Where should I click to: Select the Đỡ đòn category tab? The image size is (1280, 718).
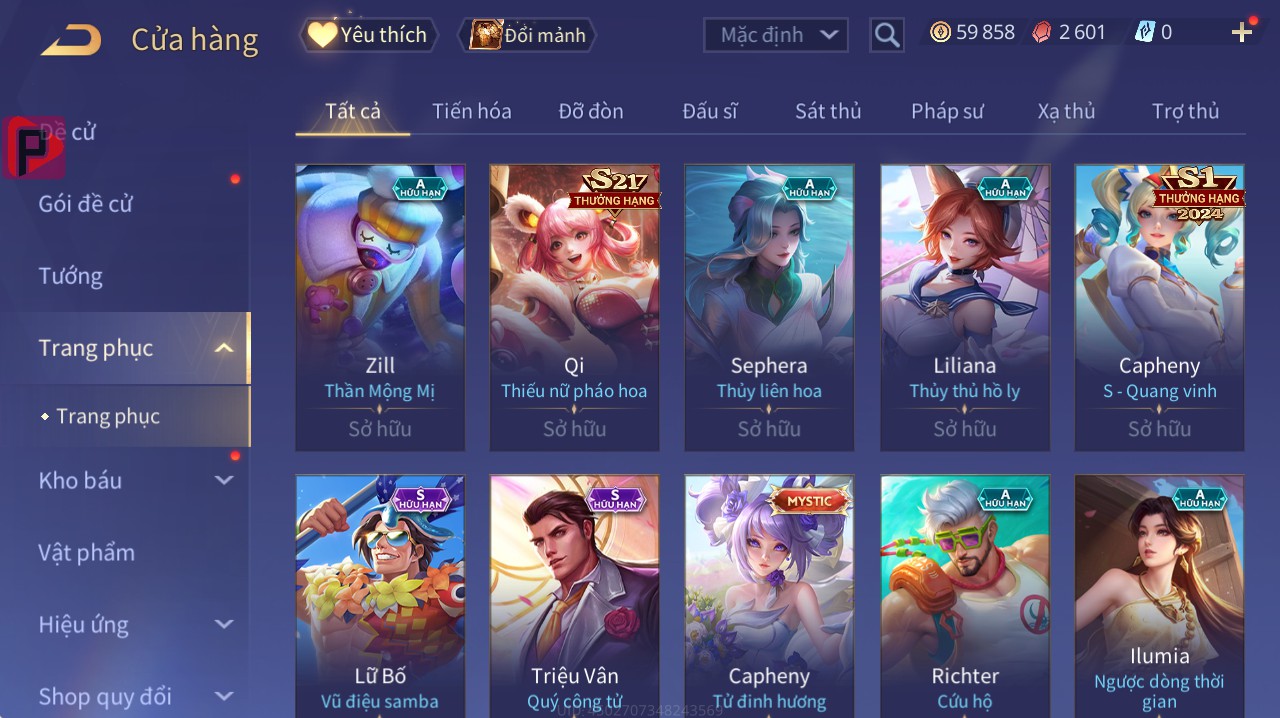[x=591, y=111]
